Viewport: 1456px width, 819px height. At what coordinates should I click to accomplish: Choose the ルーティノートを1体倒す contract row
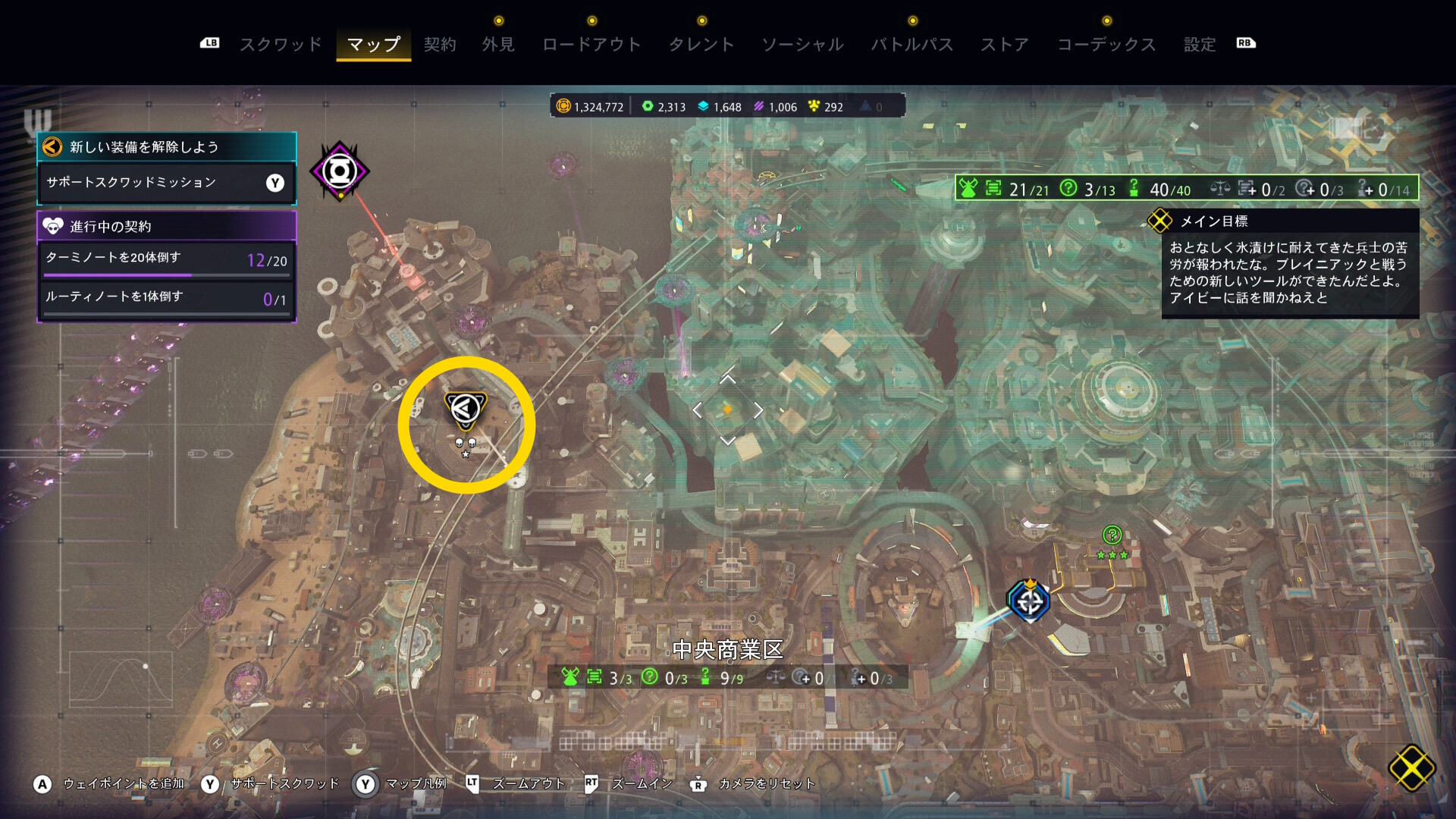pyautogui.click(x=166, y=298)
